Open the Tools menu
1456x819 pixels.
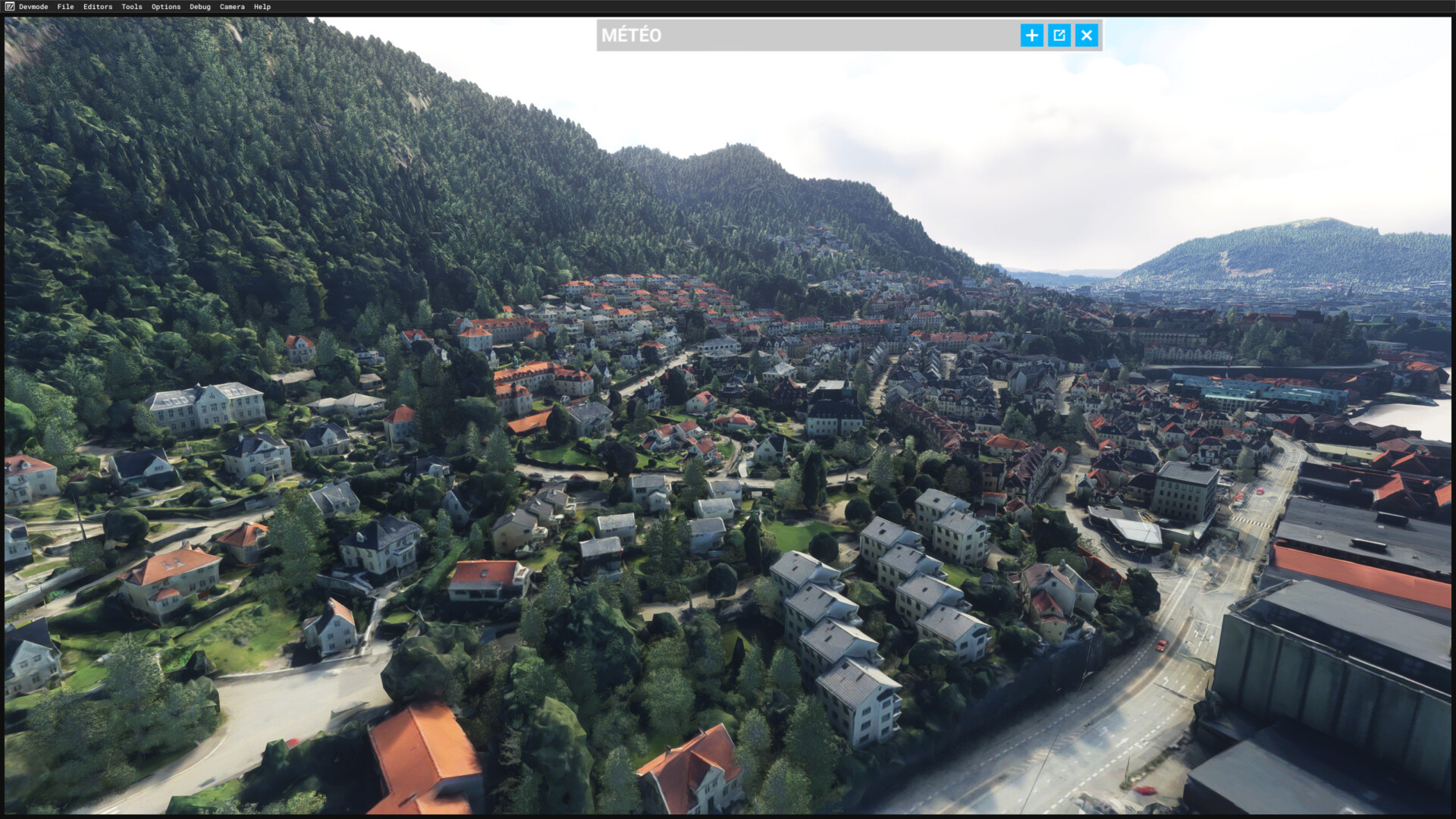tap(132, 7)
